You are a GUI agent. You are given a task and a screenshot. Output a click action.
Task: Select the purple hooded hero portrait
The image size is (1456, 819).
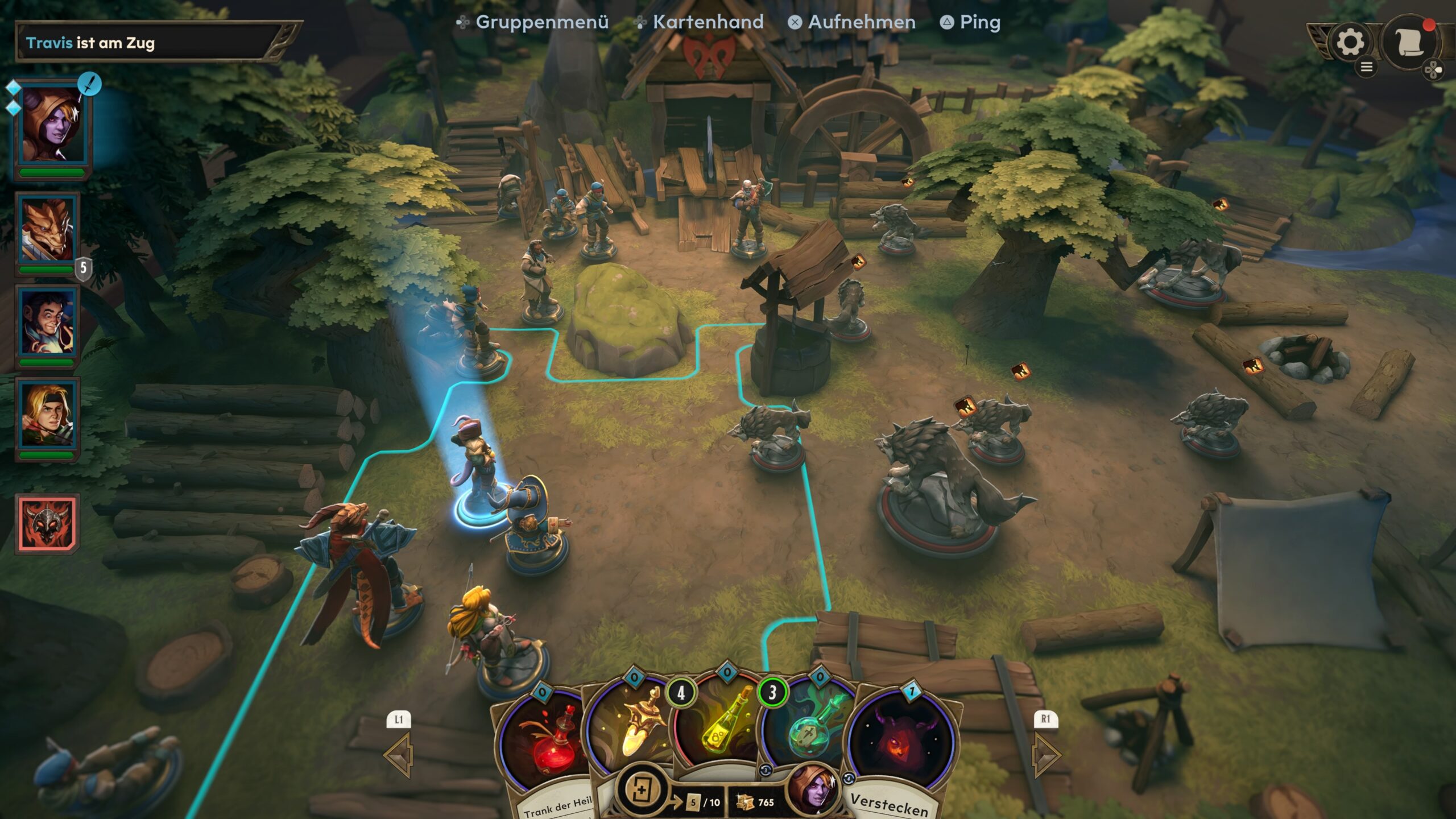(x=51, y=125)
